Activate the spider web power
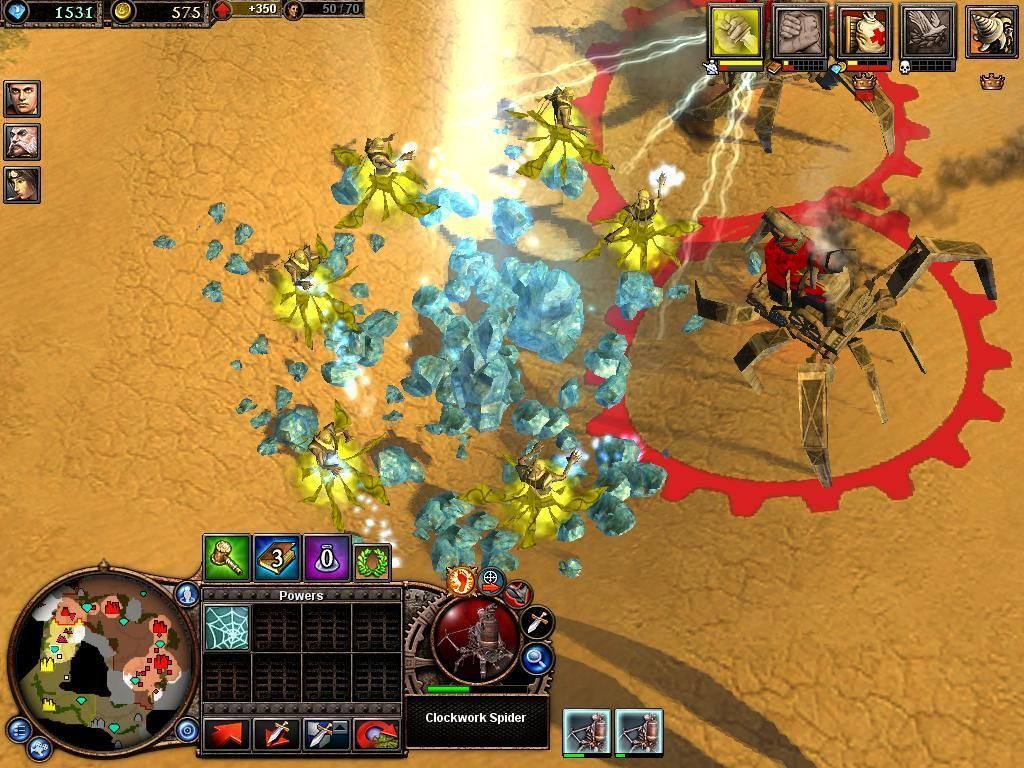 click(227, 627)
